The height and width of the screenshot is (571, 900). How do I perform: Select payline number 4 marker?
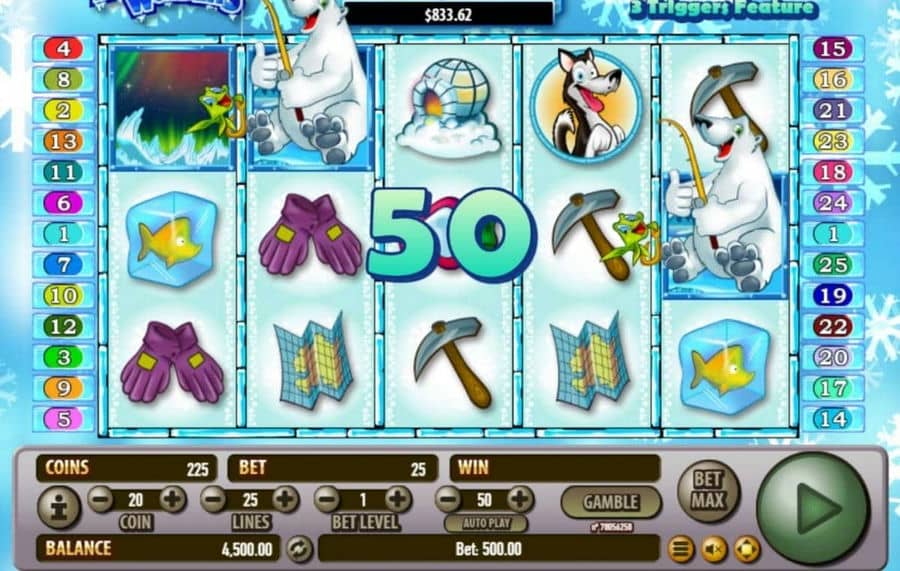click(x=63, y=48)
